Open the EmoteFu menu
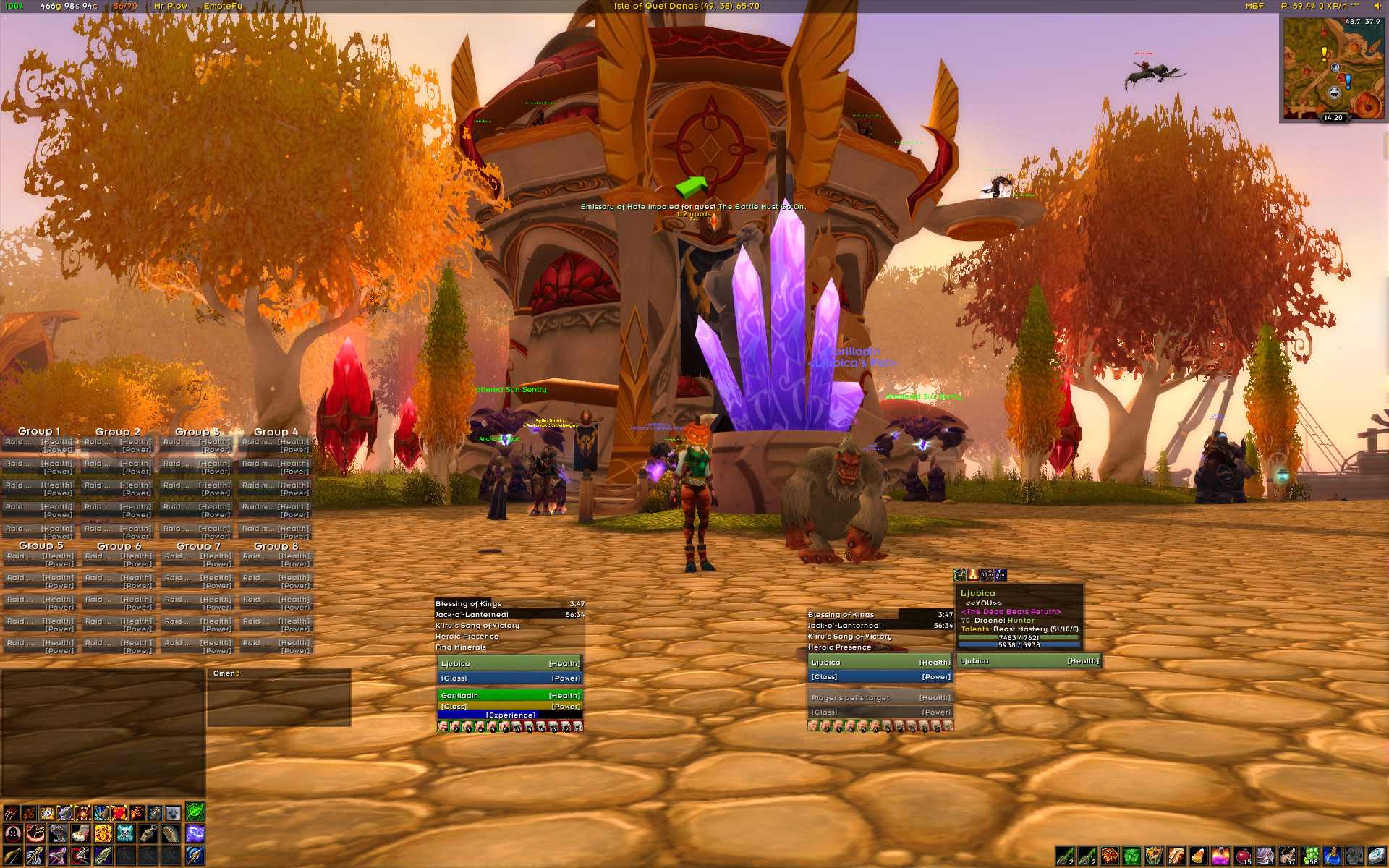1389x868 pixels. coord(223,6)
